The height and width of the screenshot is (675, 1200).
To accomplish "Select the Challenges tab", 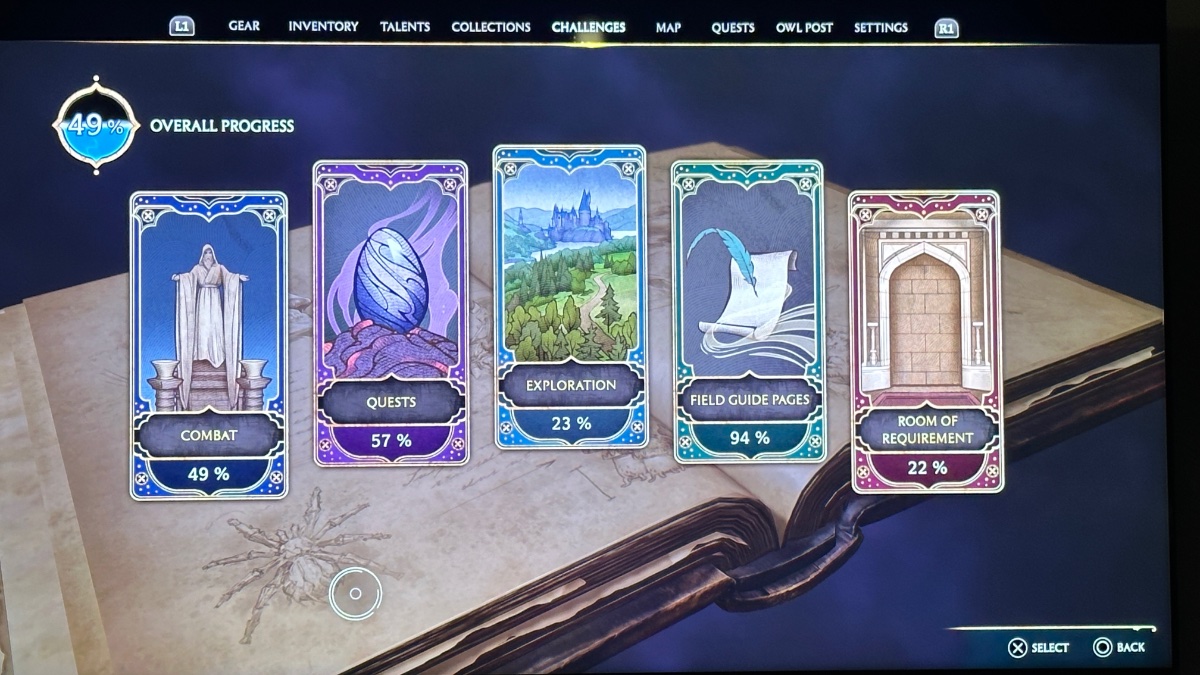I will (x=588, y=27).
